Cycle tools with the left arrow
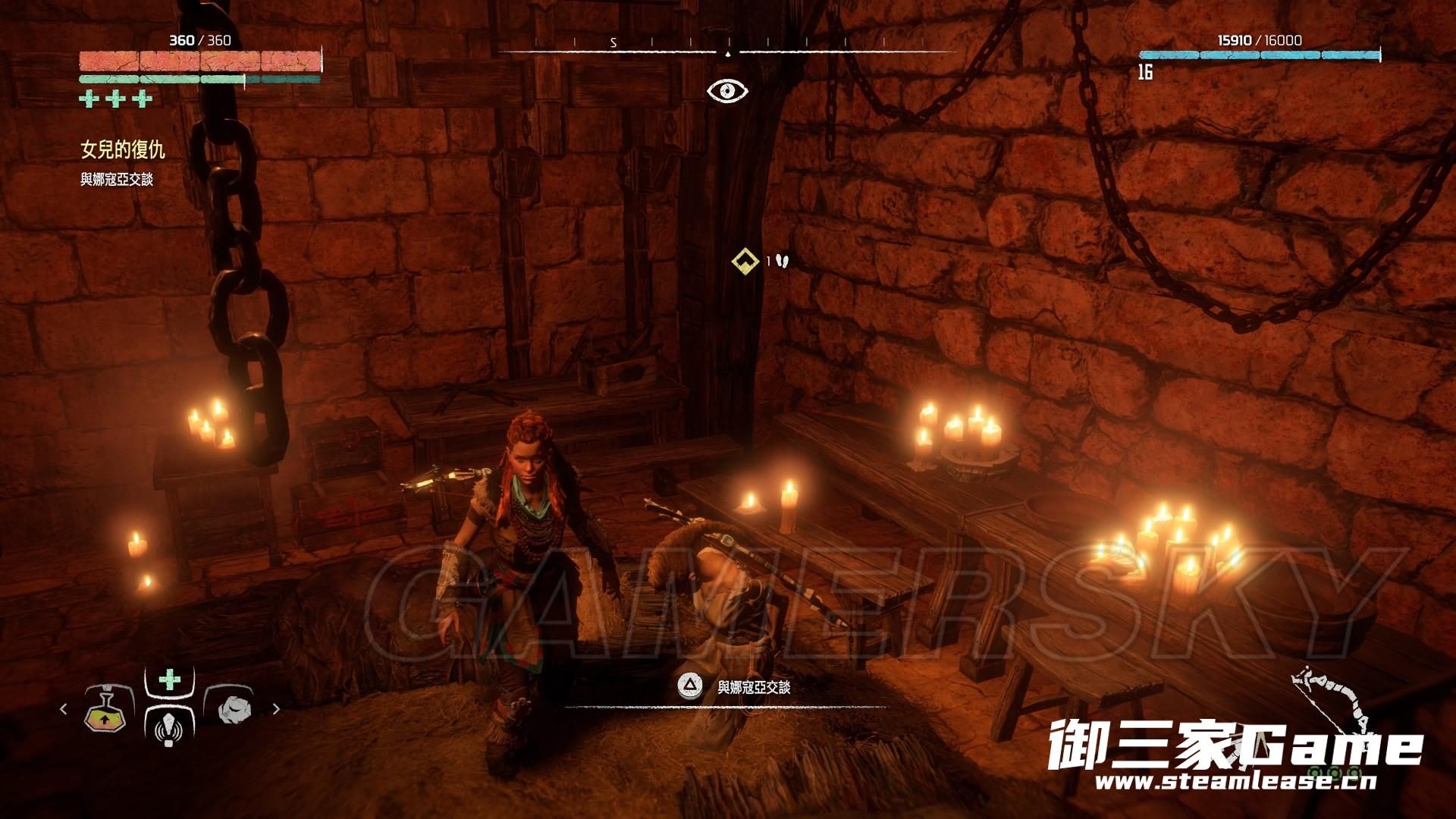The image size is (1456, 819). tap(63, 709)
